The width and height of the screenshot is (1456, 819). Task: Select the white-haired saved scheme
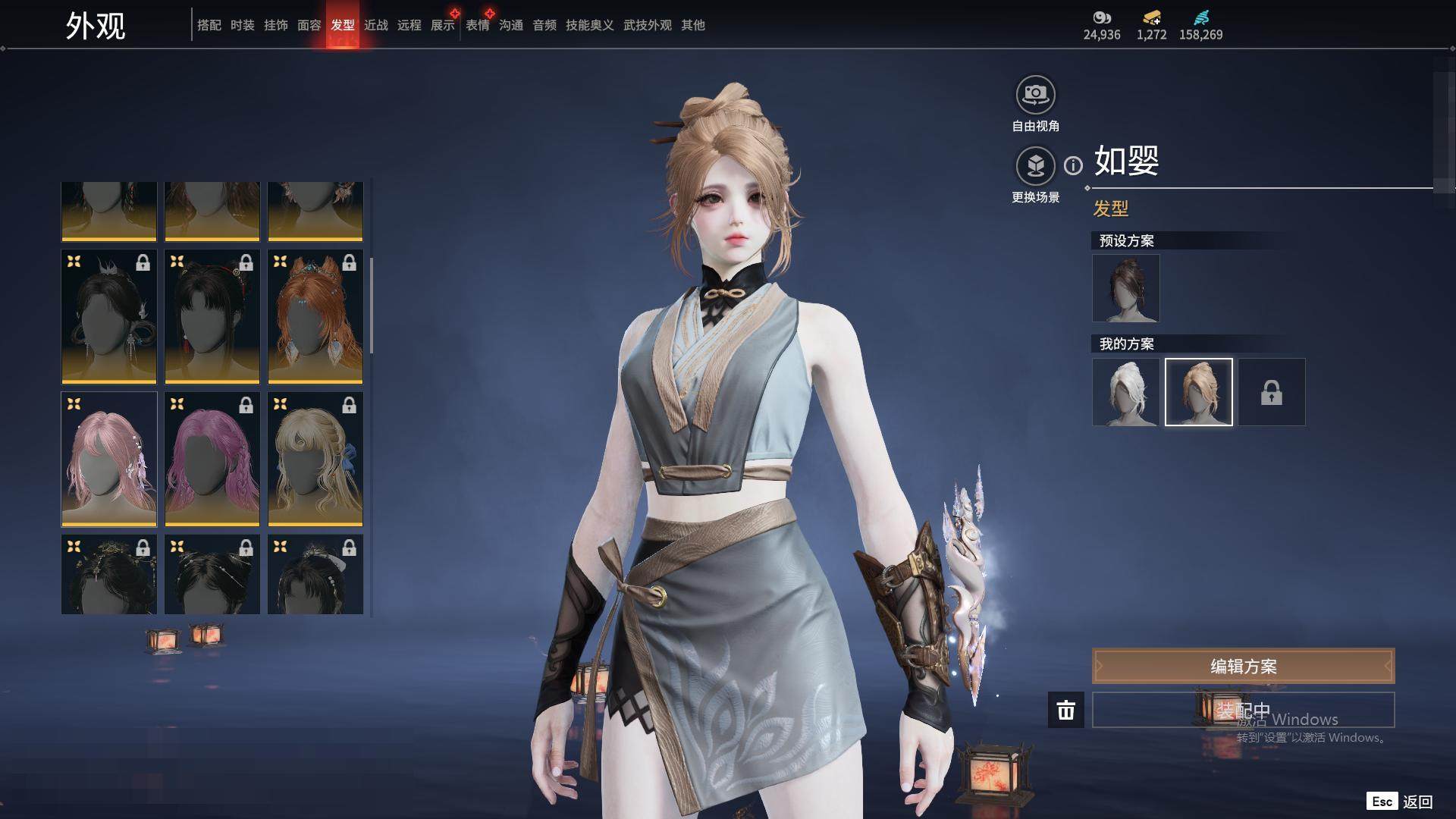coord(1125,392)
